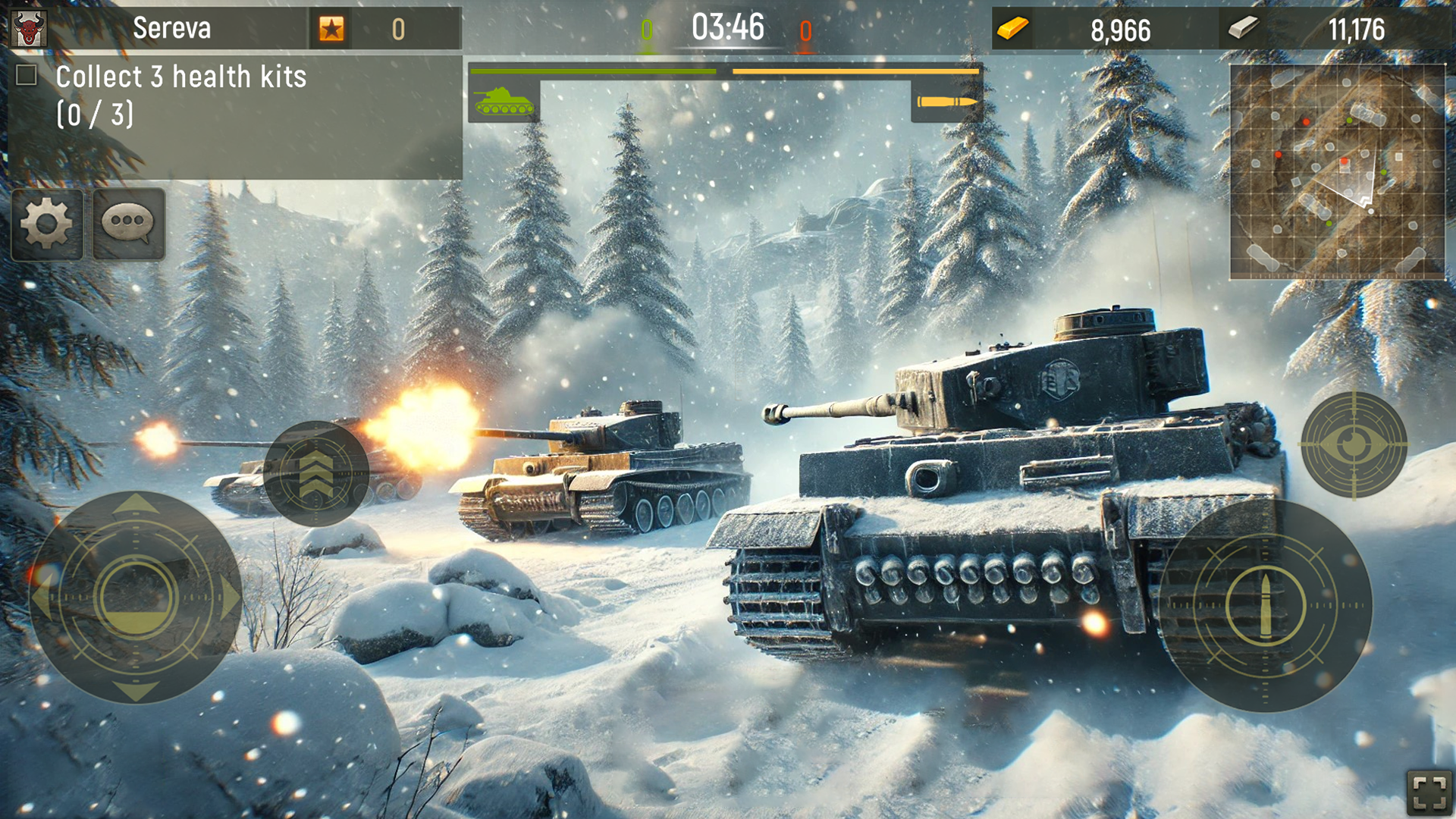The height and width of the screenshot is (819, 1456).
Task: Select the match timer showing 03:46
Action: click(x=728, y=29)
